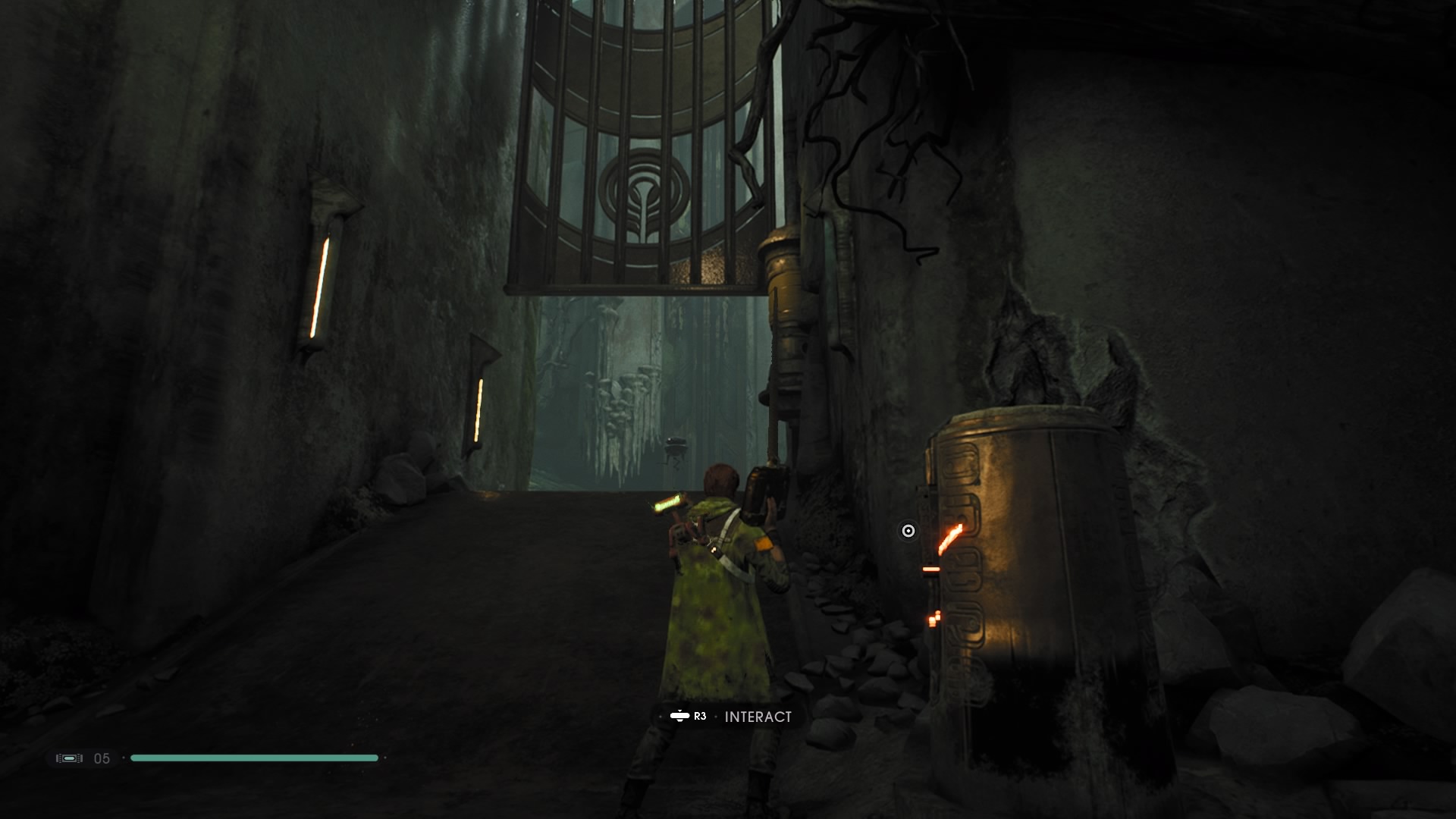Image resolution: width=1456 pixels, height=819 pixels.
Task: Click the R3 text in the interaction prompt
Action: coord(698,716)
